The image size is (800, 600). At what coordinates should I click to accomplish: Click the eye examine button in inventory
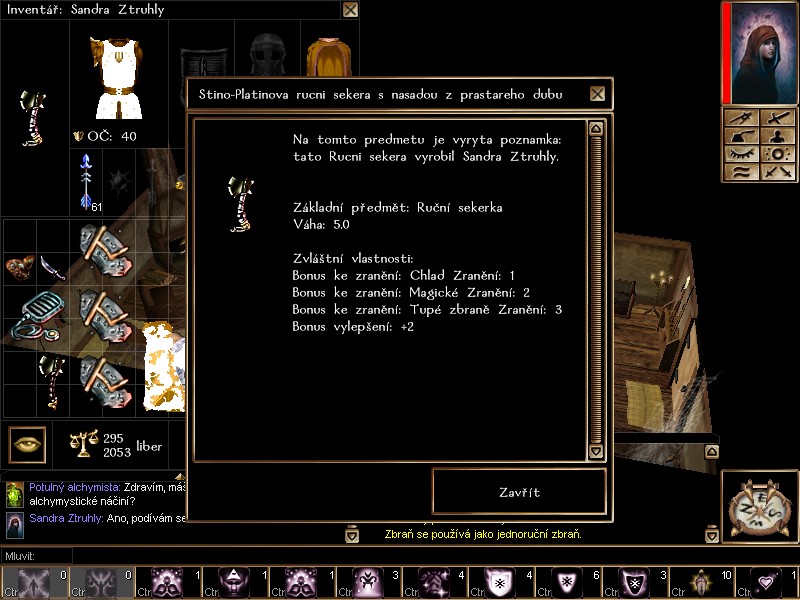click(x=28, y=443)
